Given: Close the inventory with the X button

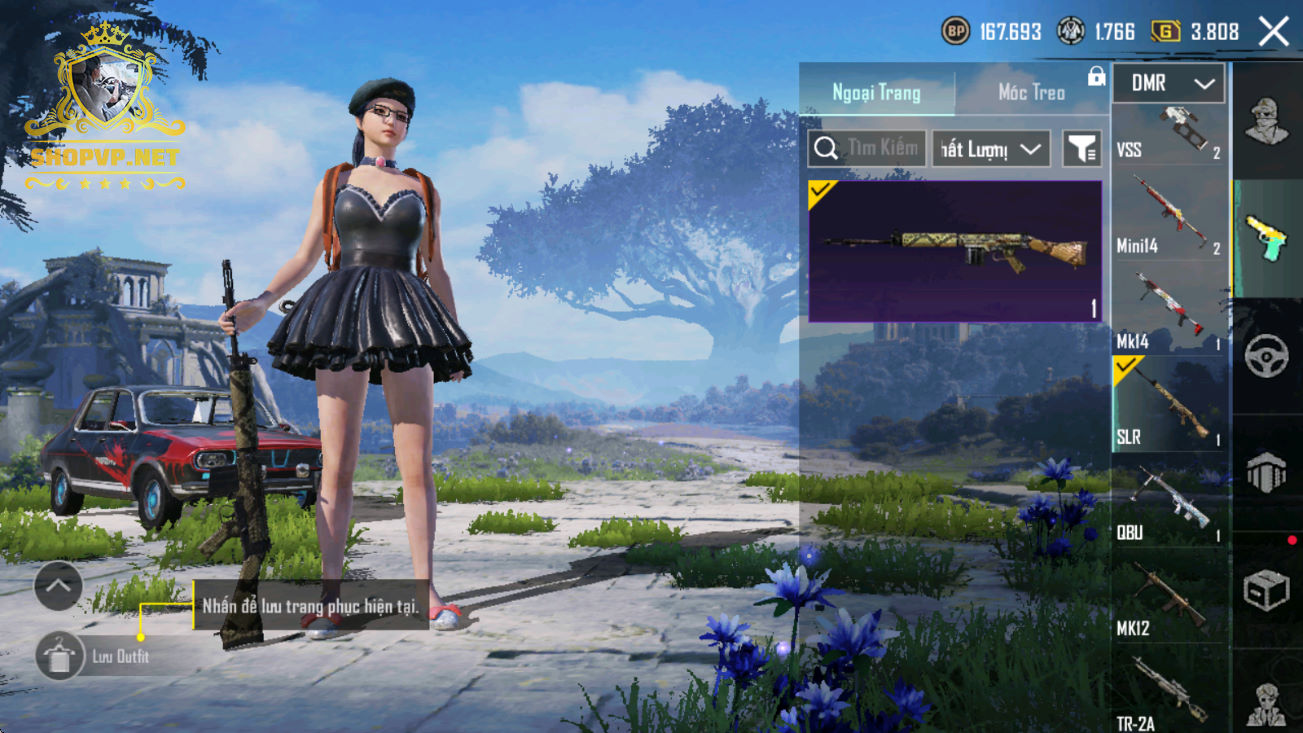Looking at the screenshot, I should [x=1274, y=32].
